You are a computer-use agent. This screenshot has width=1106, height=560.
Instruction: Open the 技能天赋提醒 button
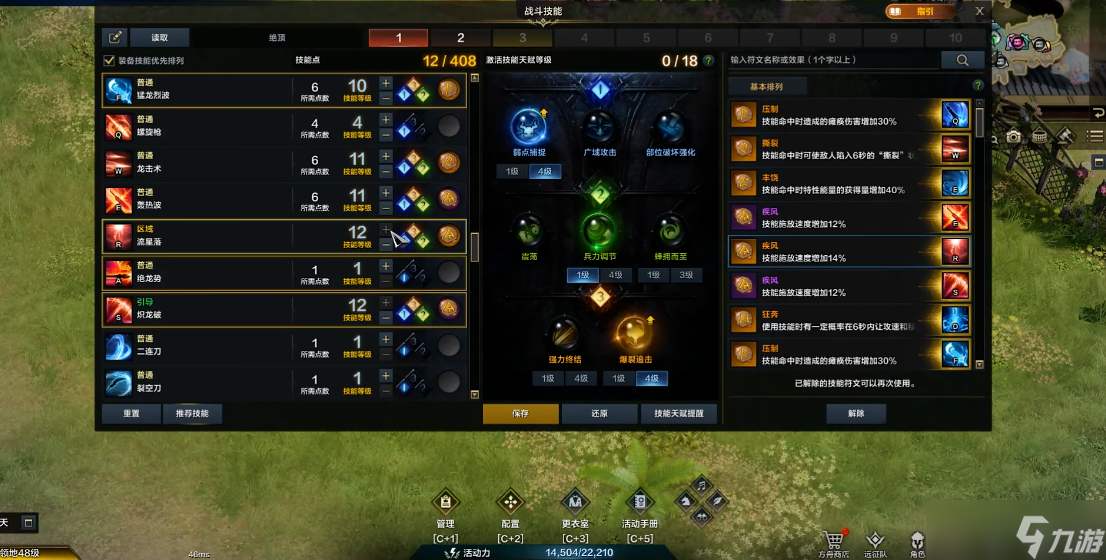point(679,413)
